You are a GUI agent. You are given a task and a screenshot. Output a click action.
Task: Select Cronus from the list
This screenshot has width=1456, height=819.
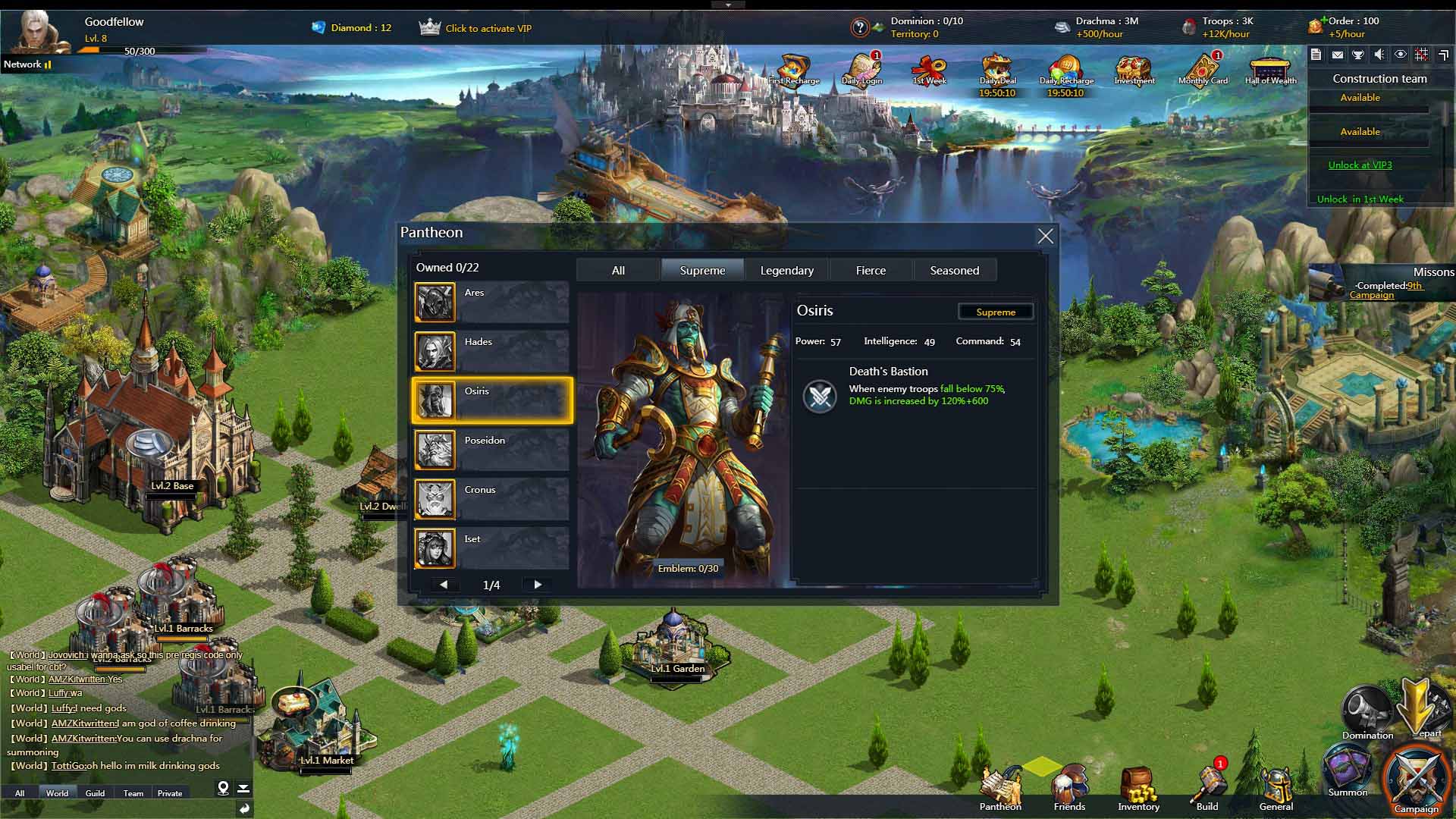point(491,499)
